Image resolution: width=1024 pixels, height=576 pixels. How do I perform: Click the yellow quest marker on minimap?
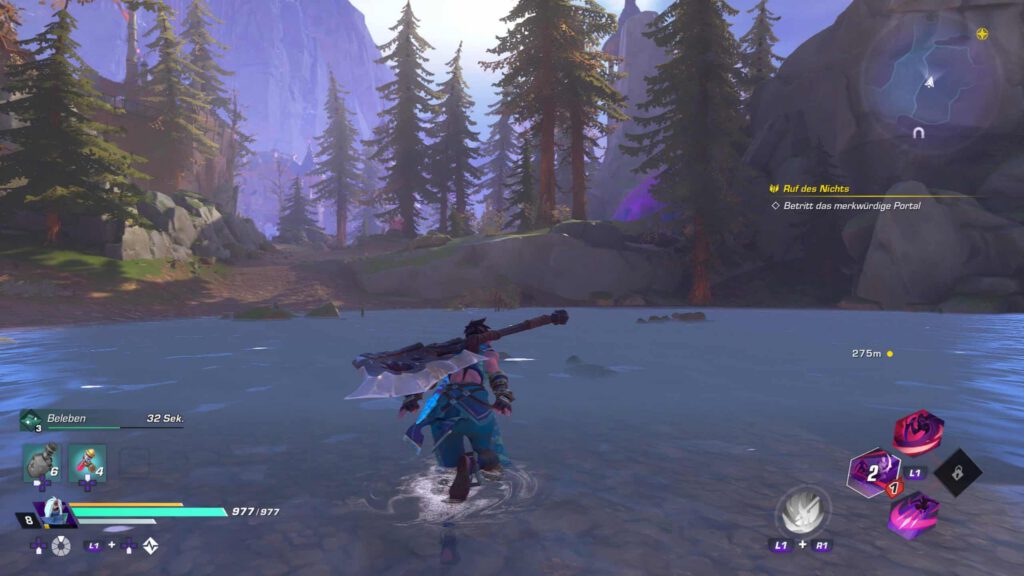click(x=982, y=33)
